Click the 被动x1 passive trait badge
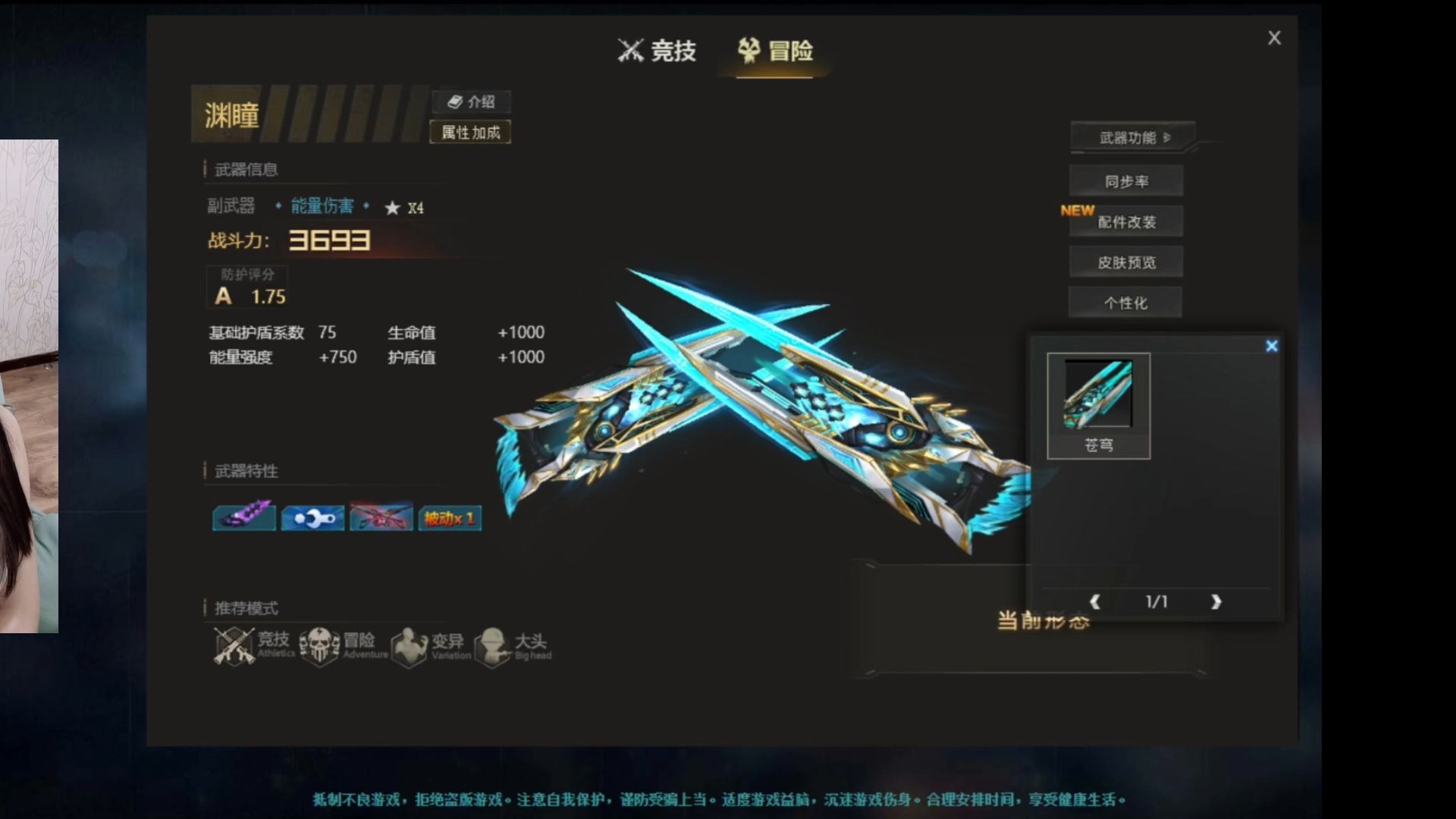The width and height of the screenshot is (1456, 819). pyautogui.click(x=449, y=516)
